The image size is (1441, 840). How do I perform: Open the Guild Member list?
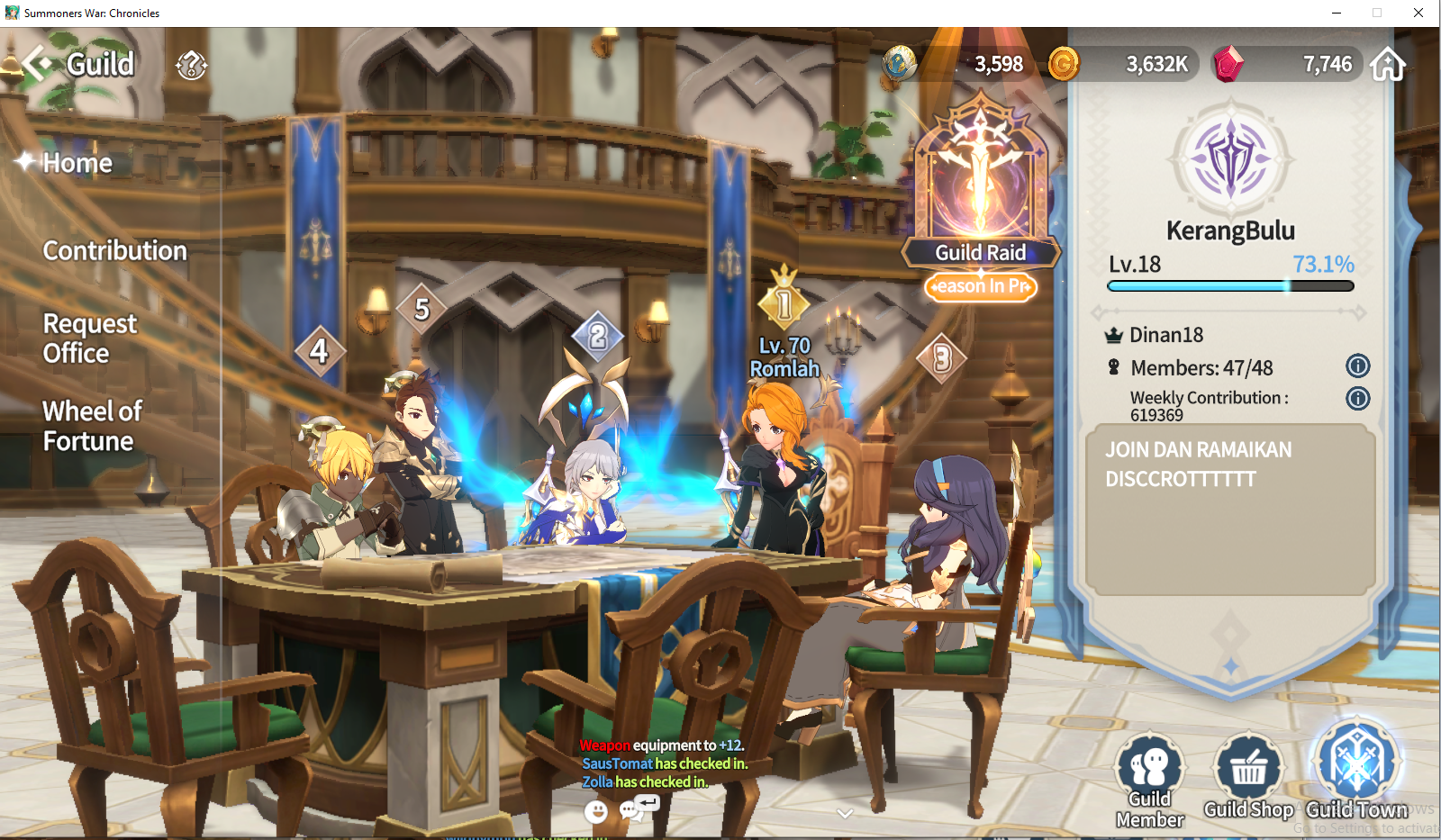[x=1150, y=780]
